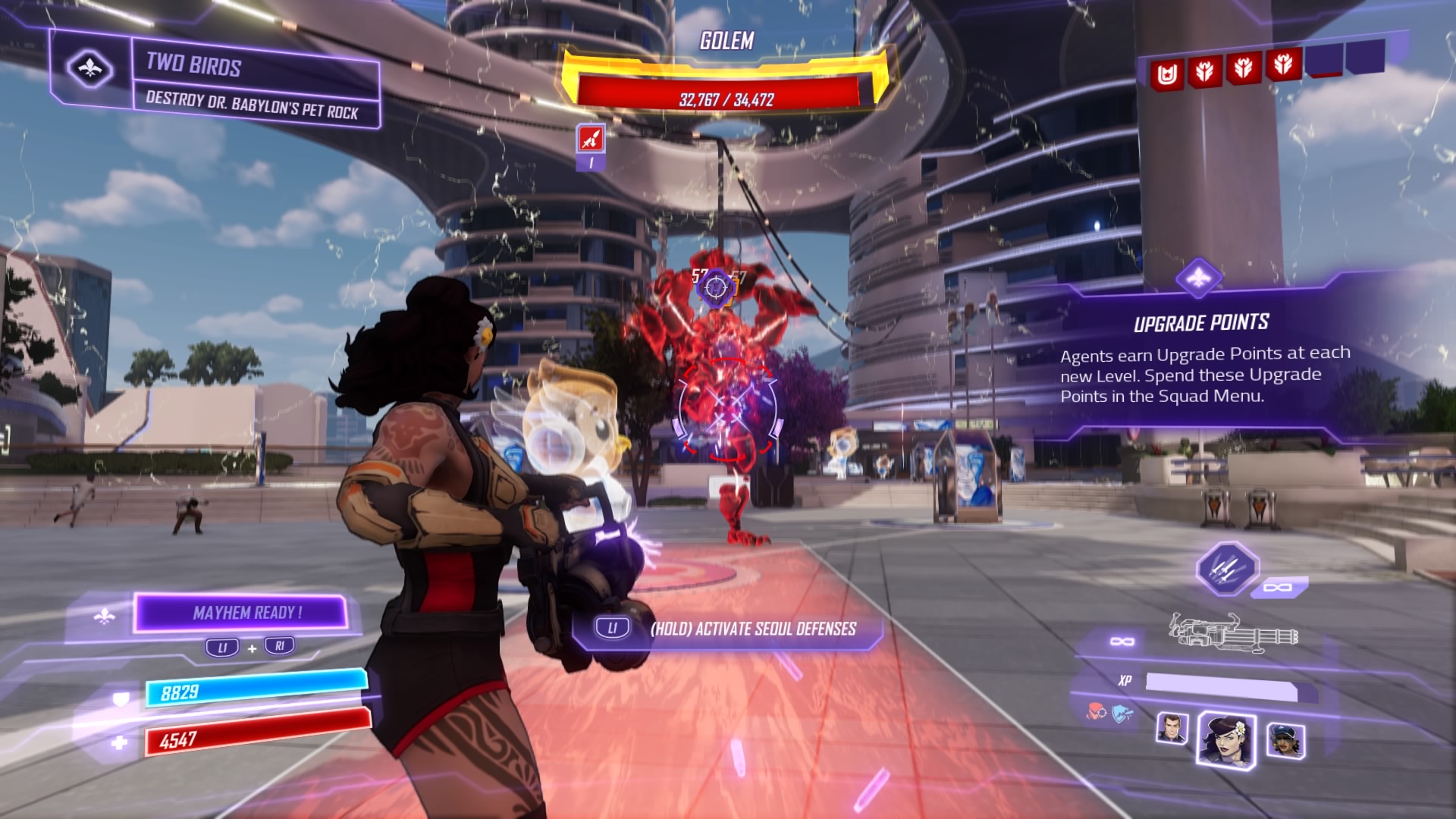Image resolution: width=1456 pixels, height=819 pixels.
Task: Click the target lock marker on Golem
Action: pyautogui.click(x=715, y=287)
